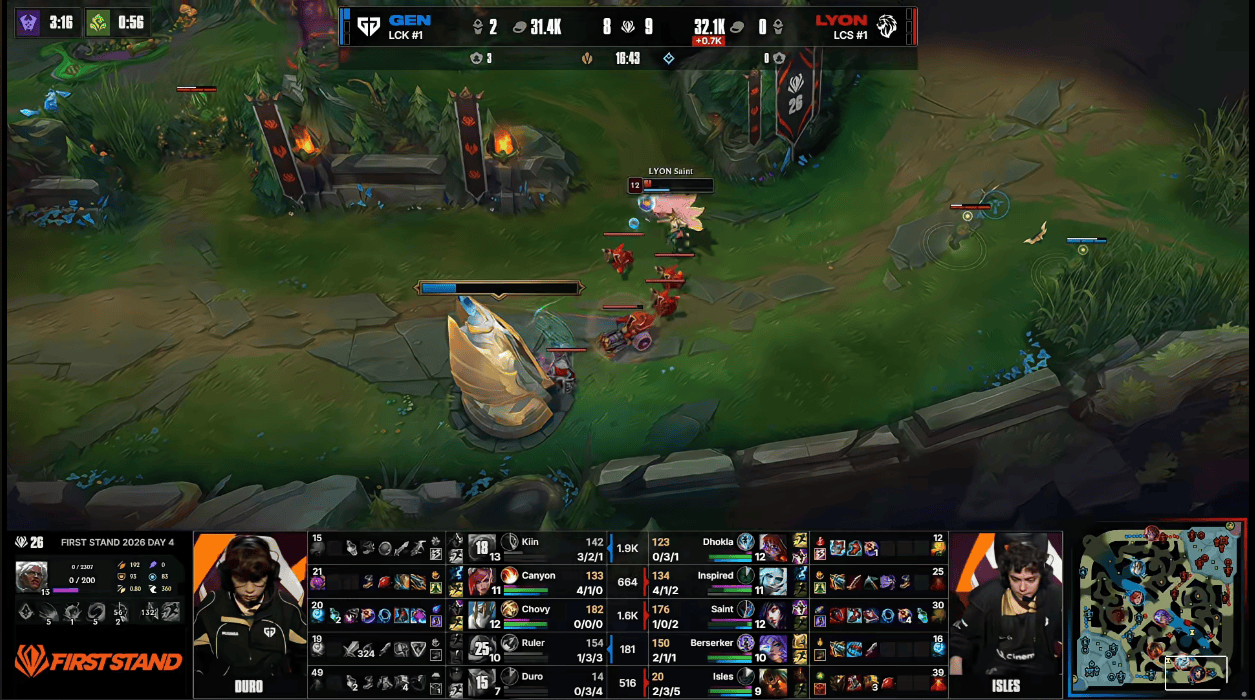The height and width of the screenshot is (700, 1255).
Task: Click the minimap
Action: 1161,610
